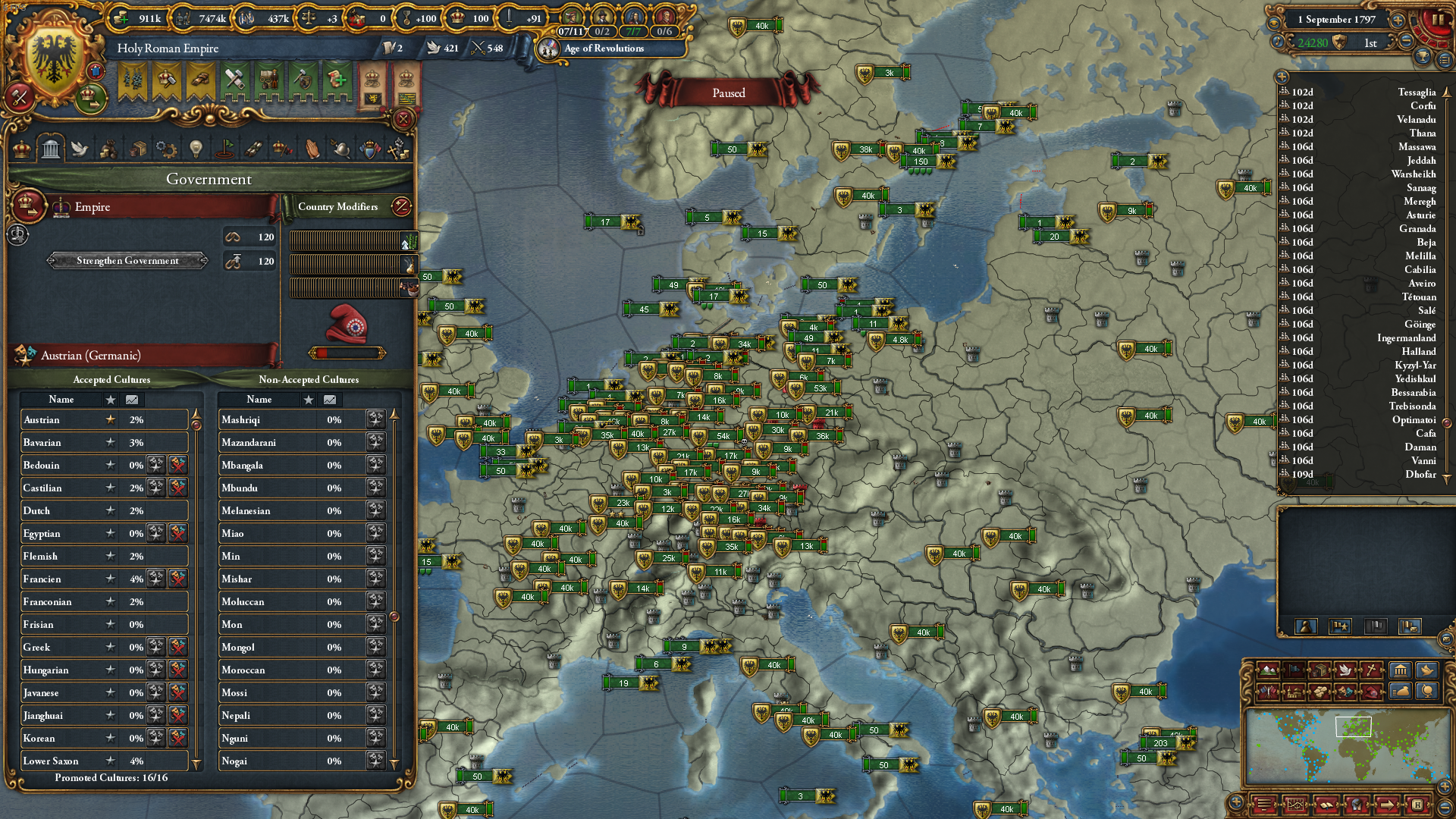Open the Age of Revolutions screen
This screenshot has width=1456, height=819.
pos(603,49)
